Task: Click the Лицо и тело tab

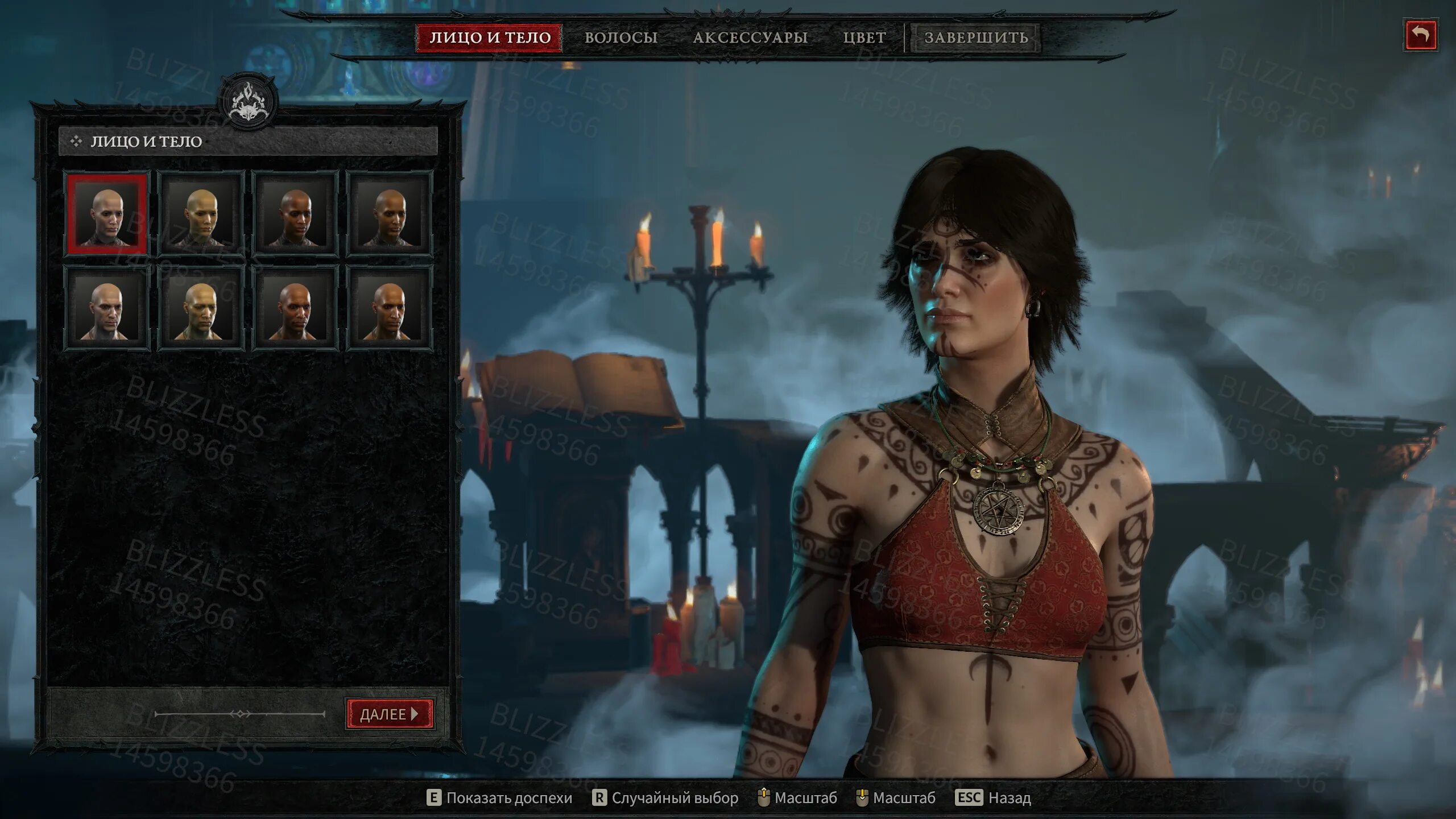Action: (x=490, y=38)
